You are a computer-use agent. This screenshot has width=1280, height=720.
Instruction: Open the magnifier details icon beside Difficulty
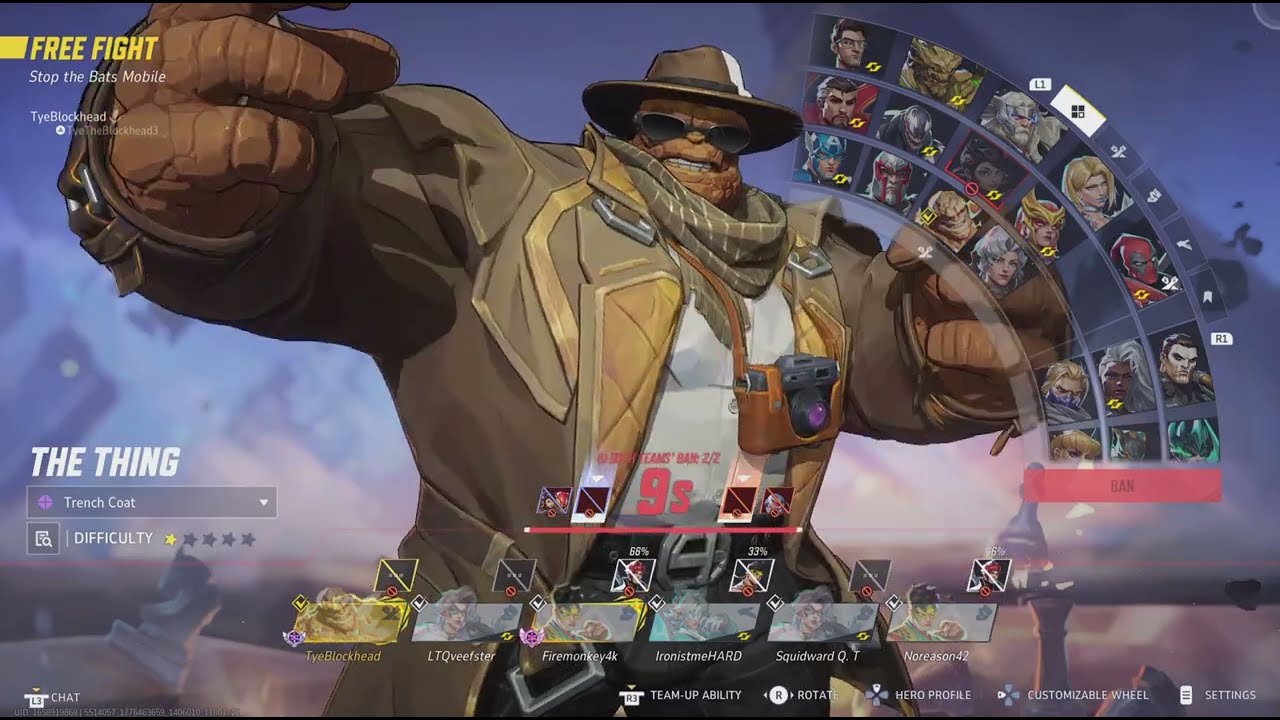(x=43, y=539)
